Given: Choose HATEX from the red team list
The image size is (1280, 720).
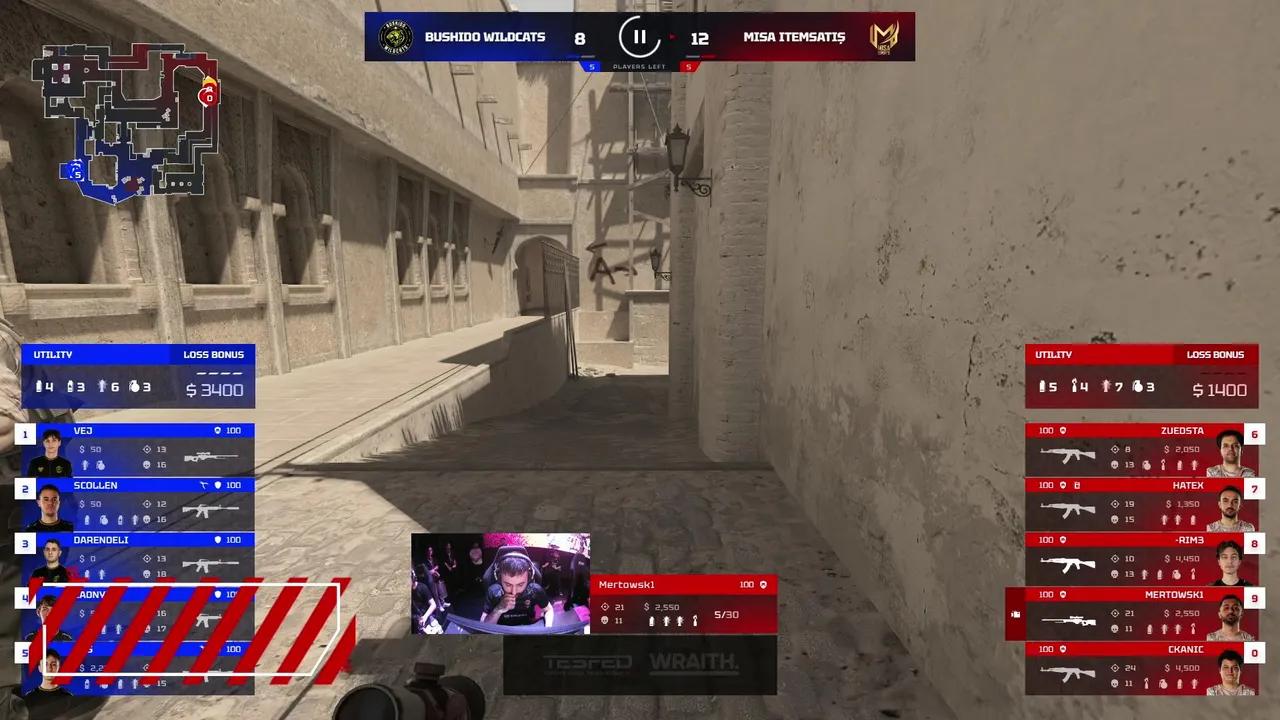Looking at the screenshot, I should click(1140, 504).
